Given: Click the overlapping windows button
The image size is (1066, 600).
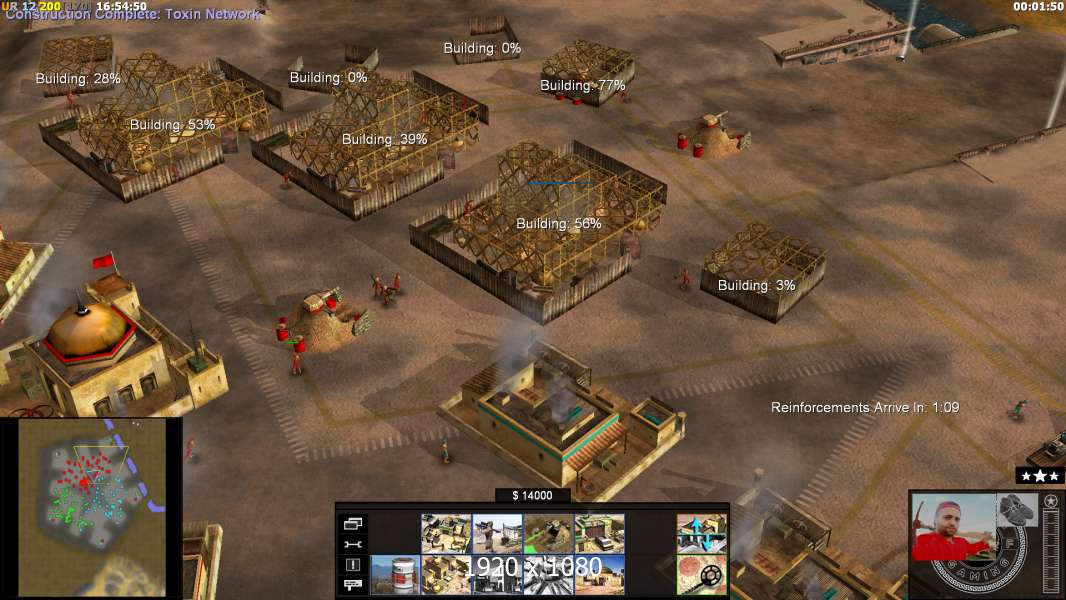Looking at the screenshot, I should 353,523.
